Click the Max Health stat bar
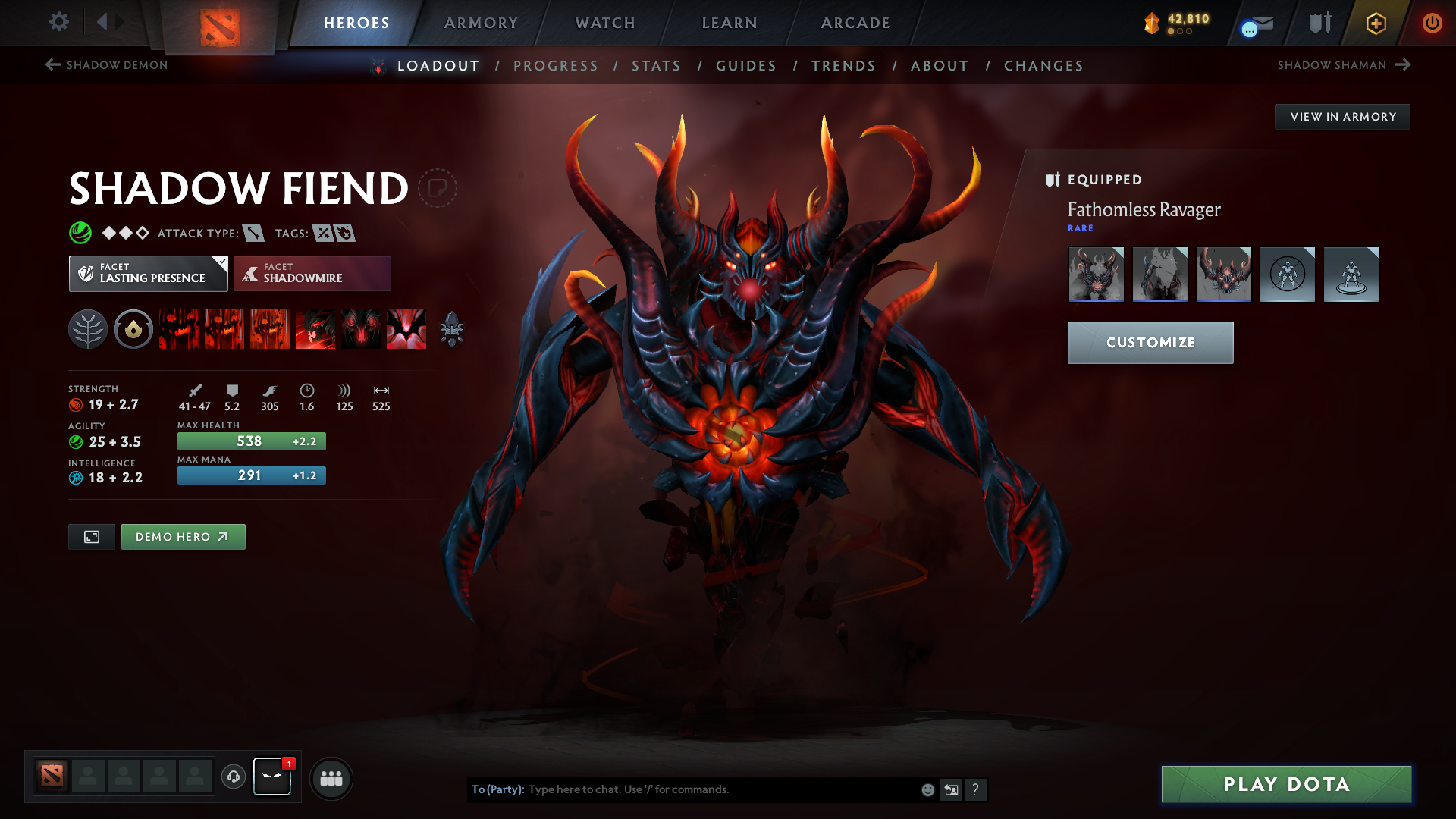This screenshot has width=1456, height=819. pyautogui.click(x=251, y=441)
